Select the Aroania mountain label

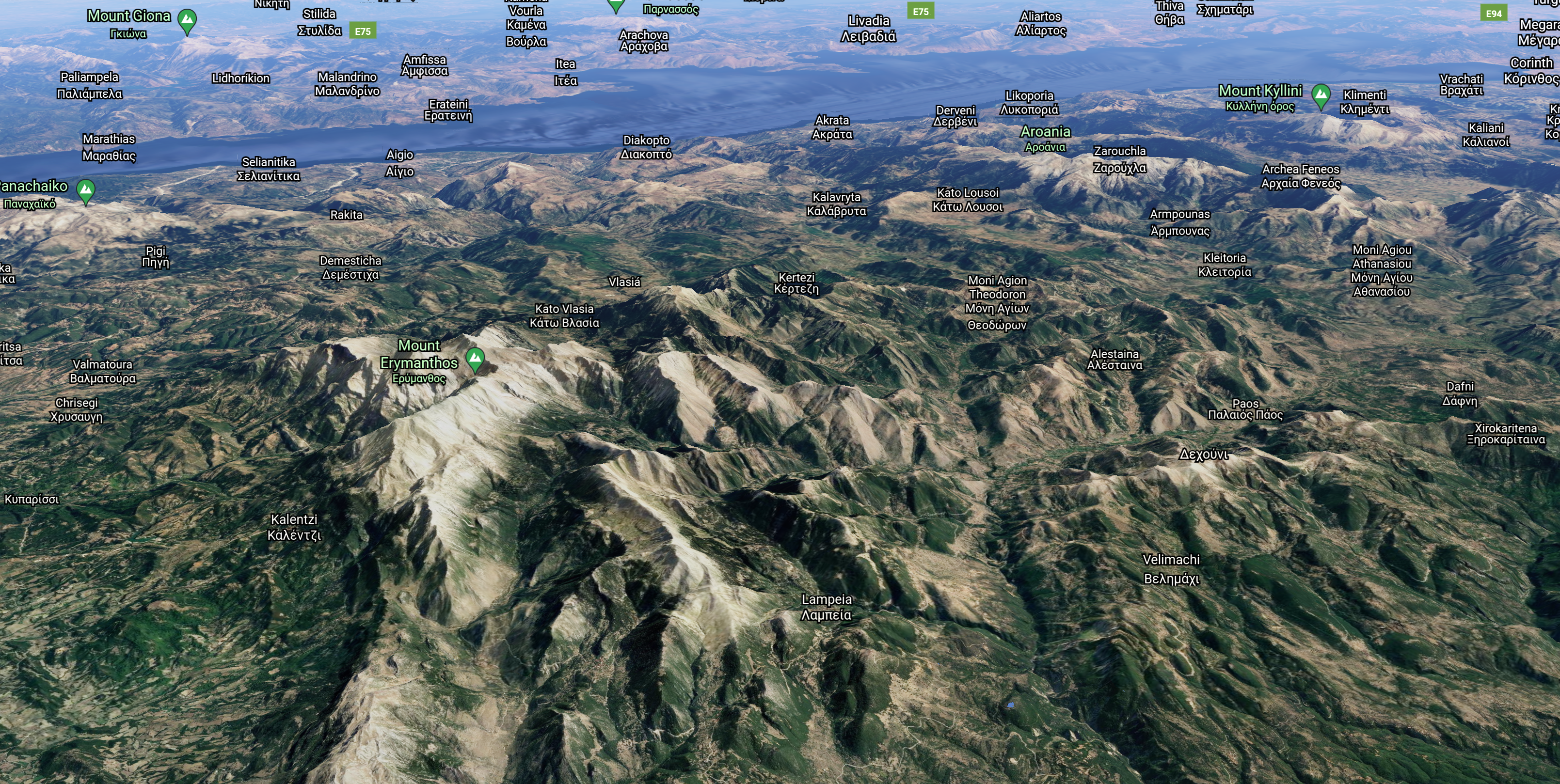[1045, 138]
